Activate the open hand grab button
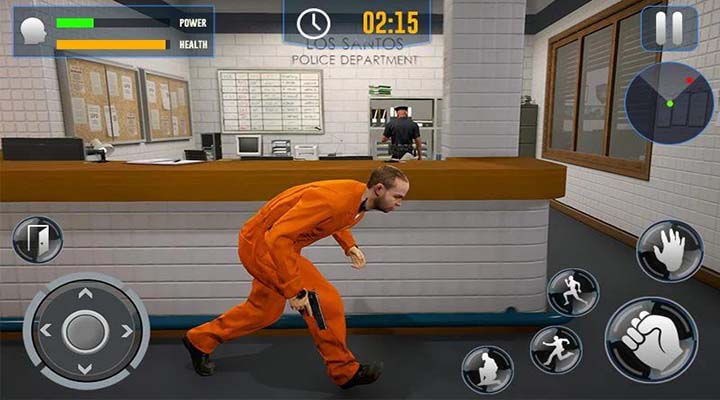 coord(670,250)
